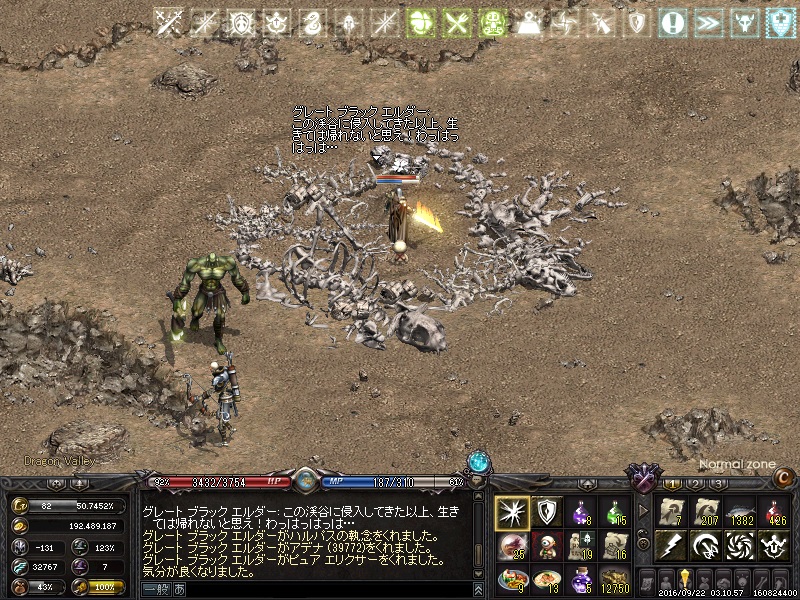Use the fish item with count 1382
800x600 pixels.
coord(739,512)
